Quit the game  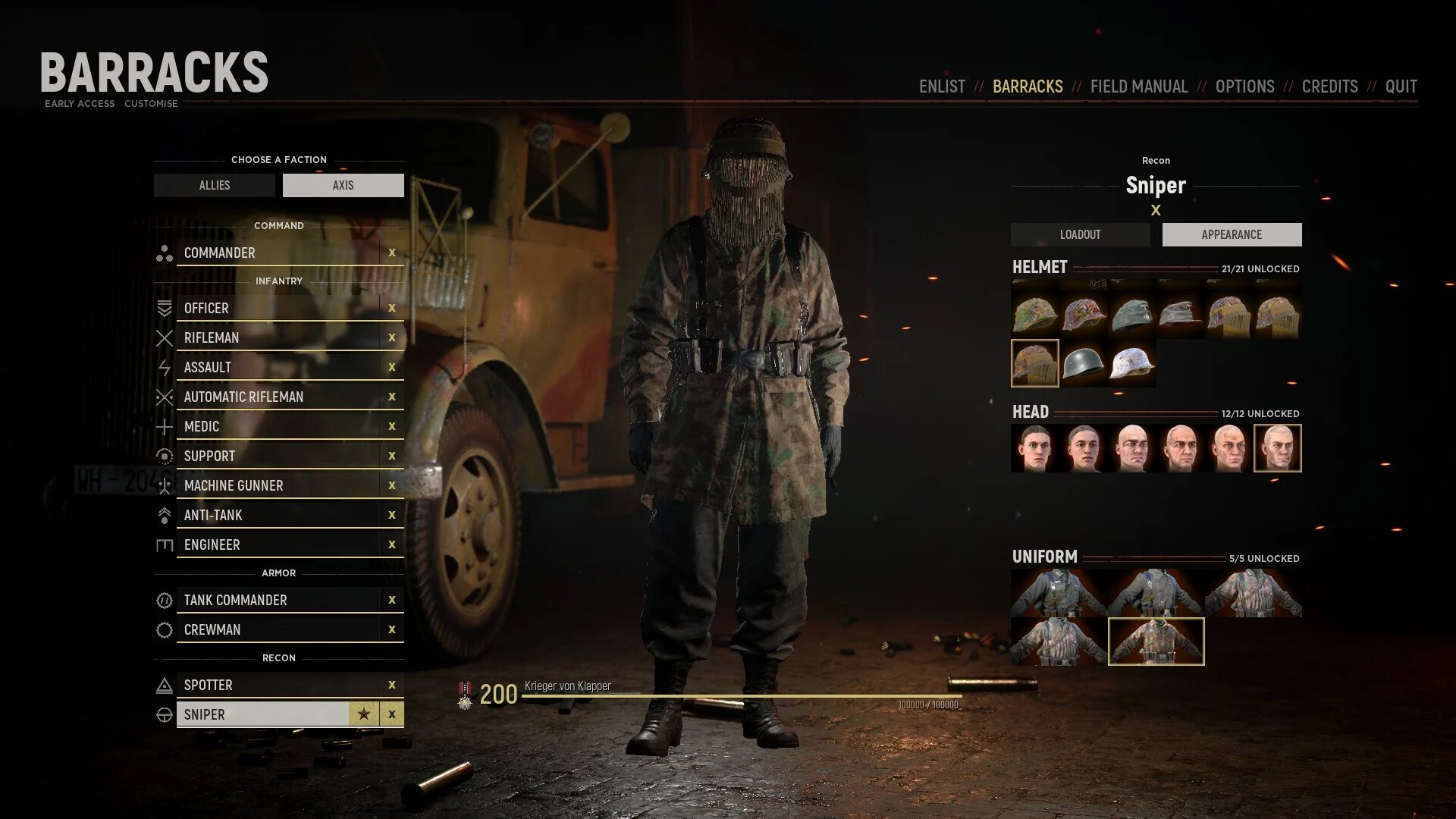coord(1401,86)
